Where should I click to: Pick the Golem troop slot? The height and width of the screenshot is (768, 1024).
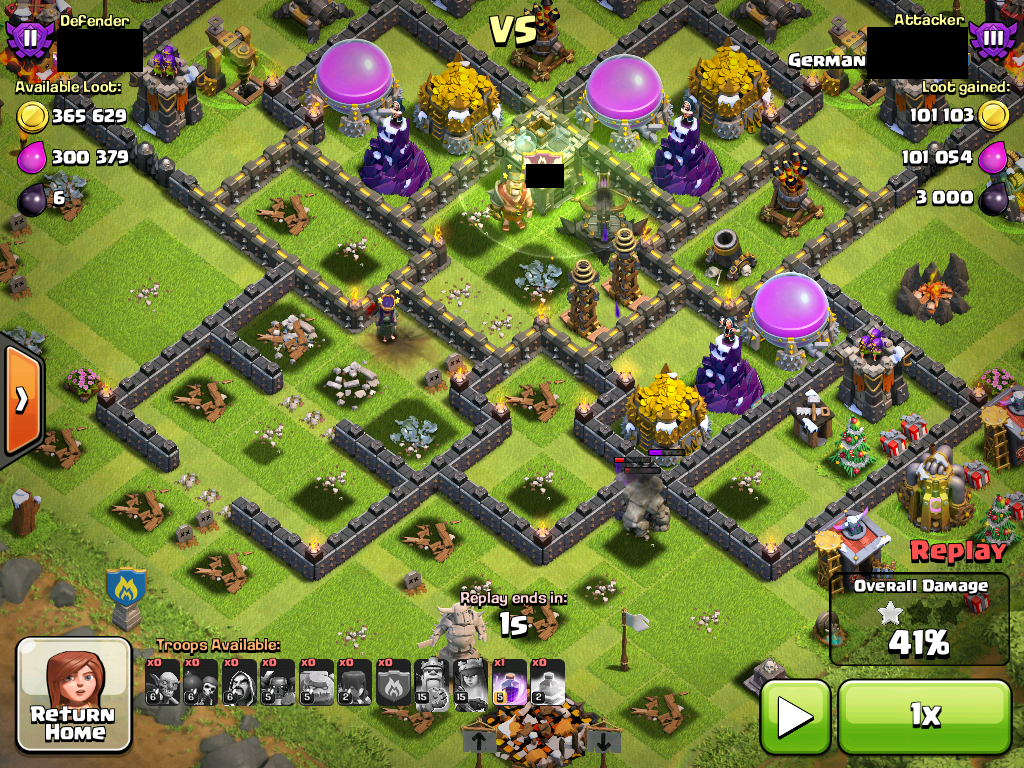pos(316,683)
